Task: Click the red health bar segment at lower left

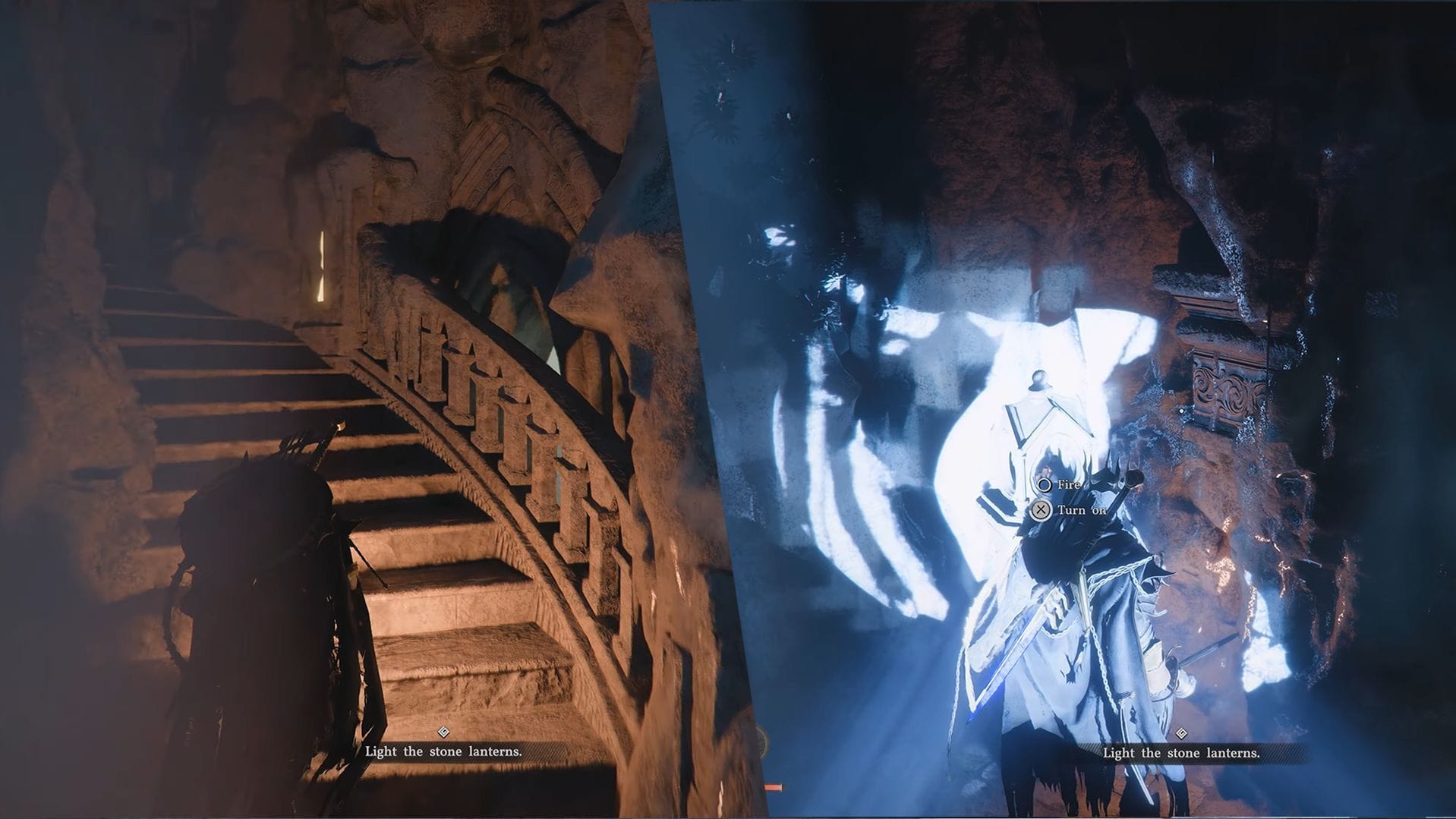Action: pos(774,787)
